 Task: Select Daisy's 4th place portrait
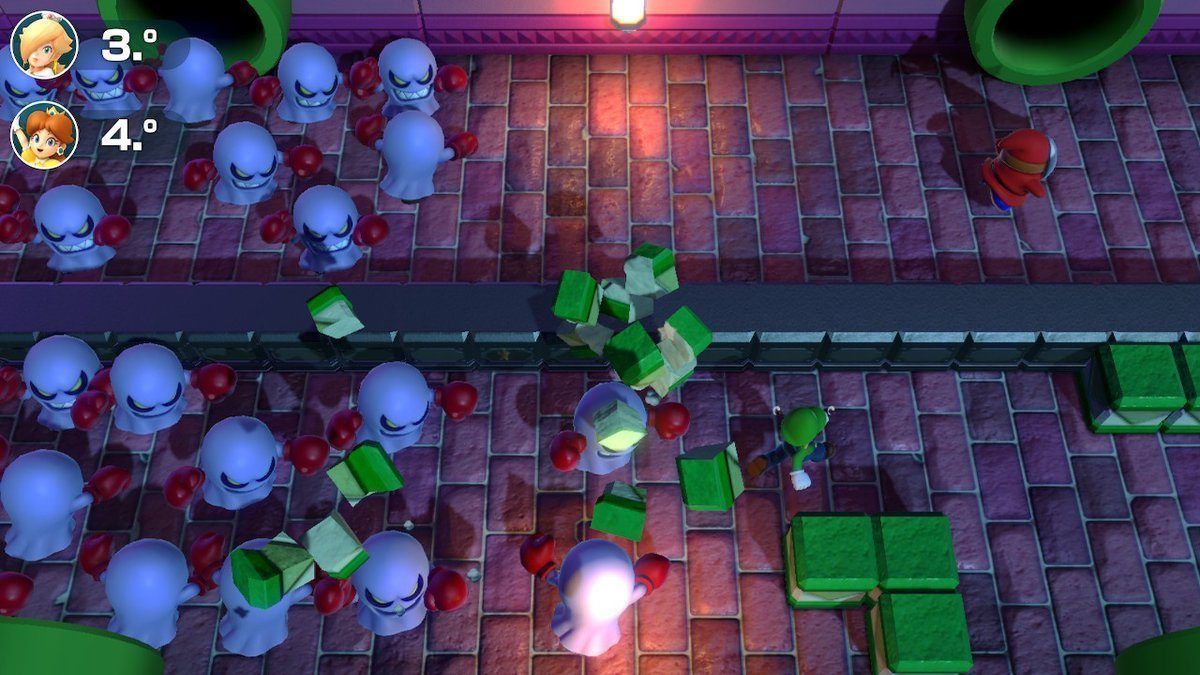tap(44, 135)
